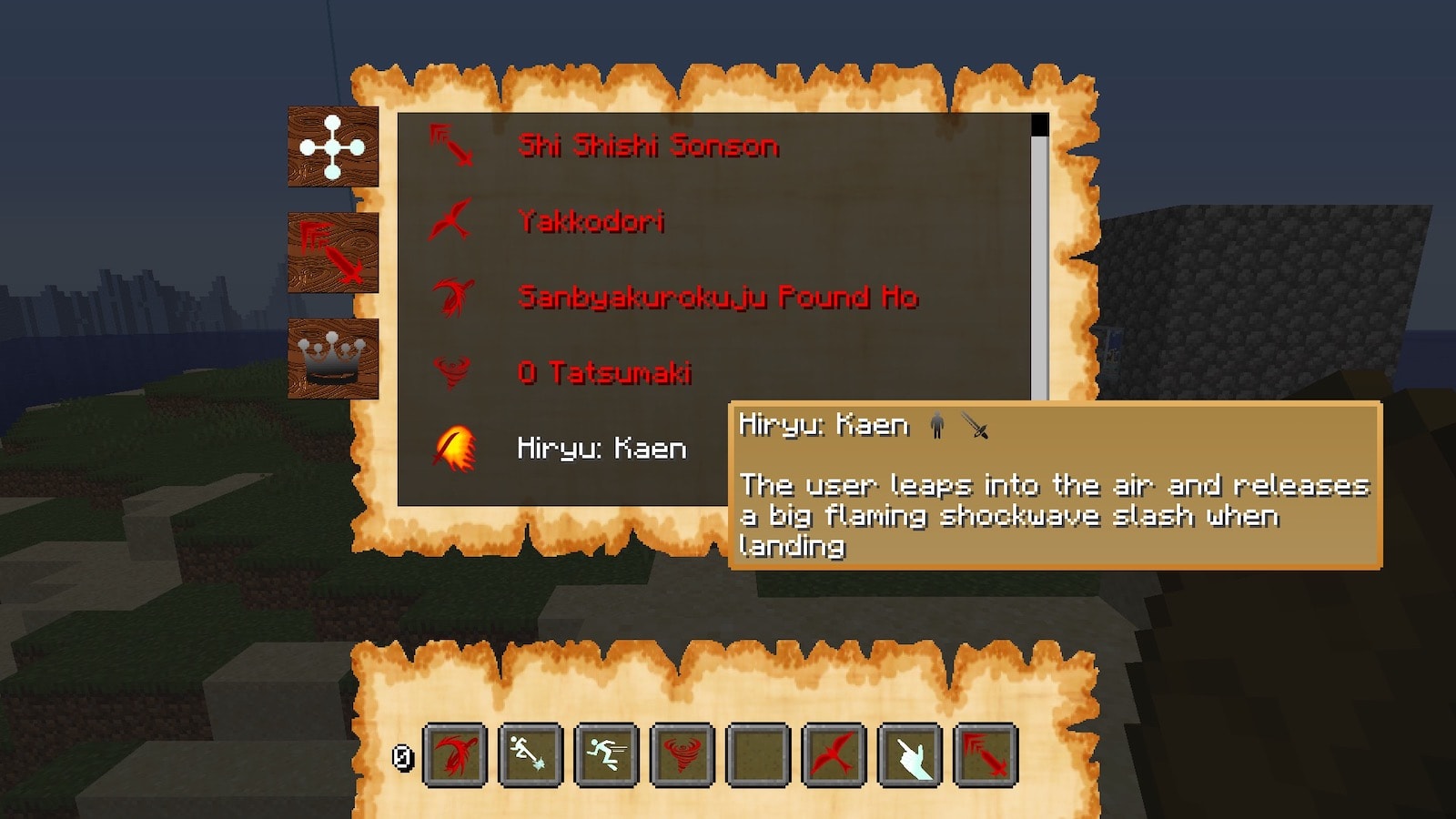The width and height of the screenshot is (1456, 819).
Task: Switch to the red sword abilities tab
Action: pos(333,252)
